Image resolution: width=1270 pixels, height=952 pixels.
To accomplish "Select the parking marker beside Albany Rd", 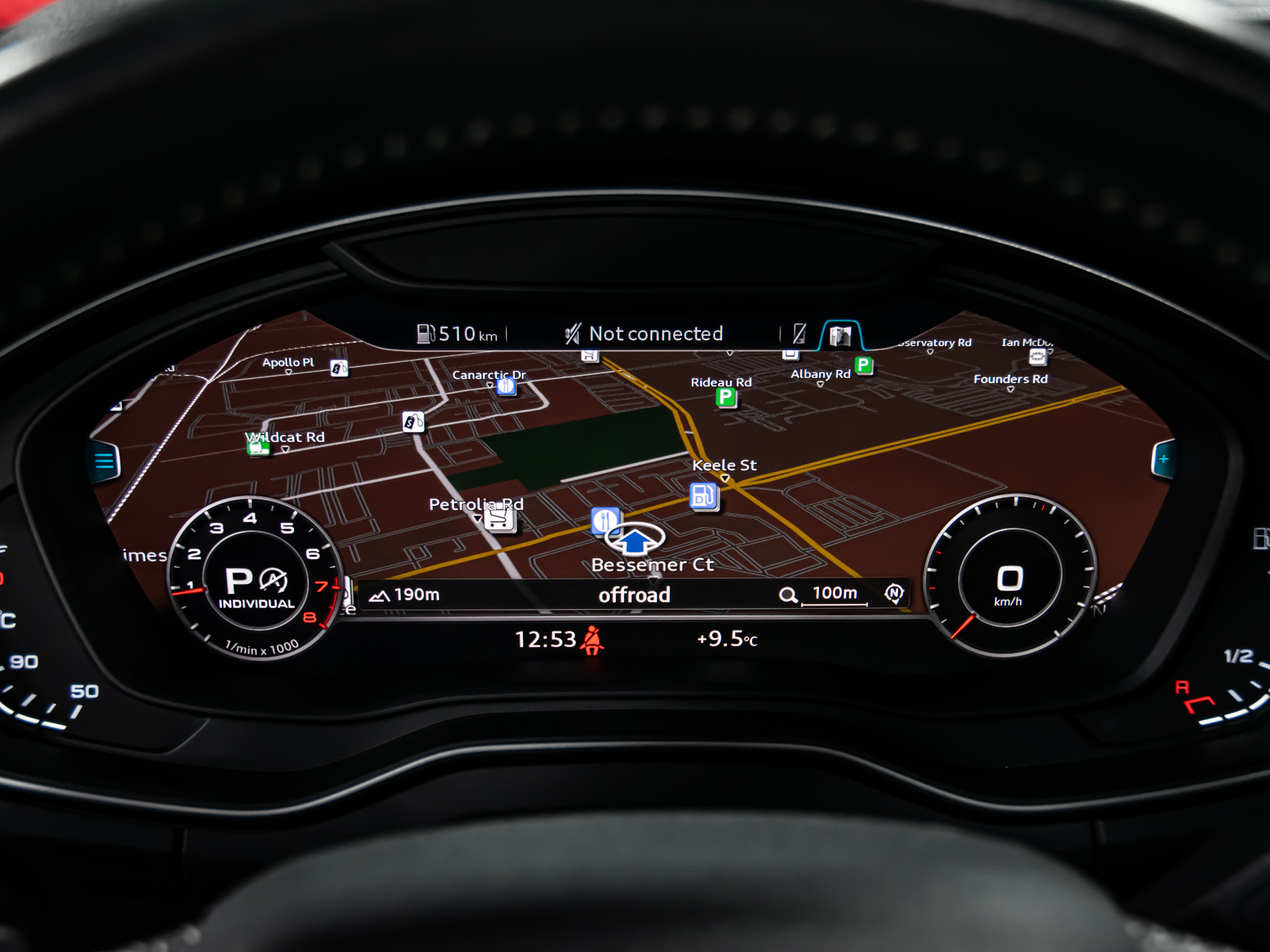I will tap(863, 366).
